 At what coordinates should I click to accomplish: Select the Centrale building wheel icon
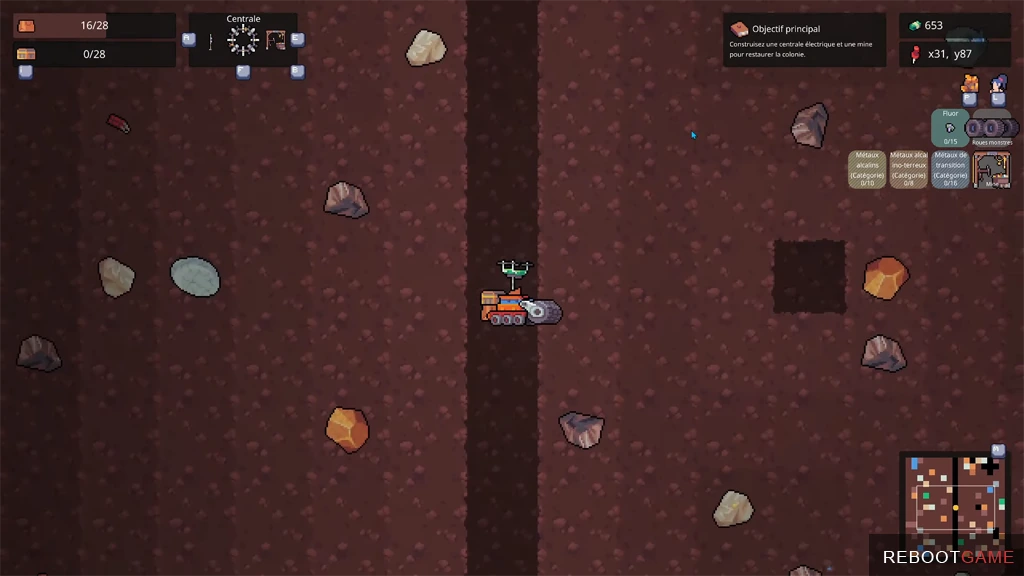point(243,40)
